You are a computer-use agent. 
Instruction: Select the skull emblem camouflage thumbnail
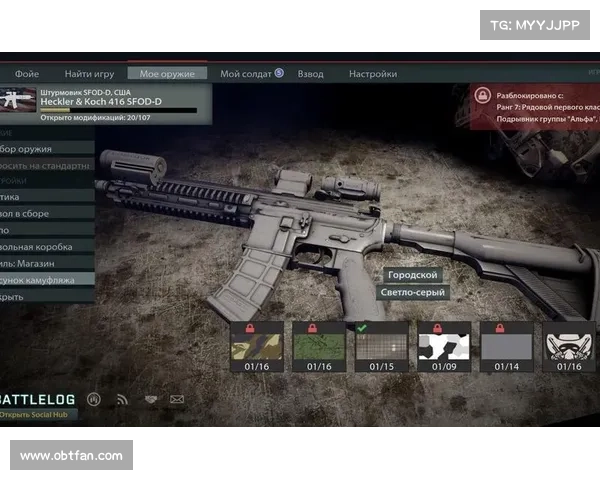pos(569,346)
